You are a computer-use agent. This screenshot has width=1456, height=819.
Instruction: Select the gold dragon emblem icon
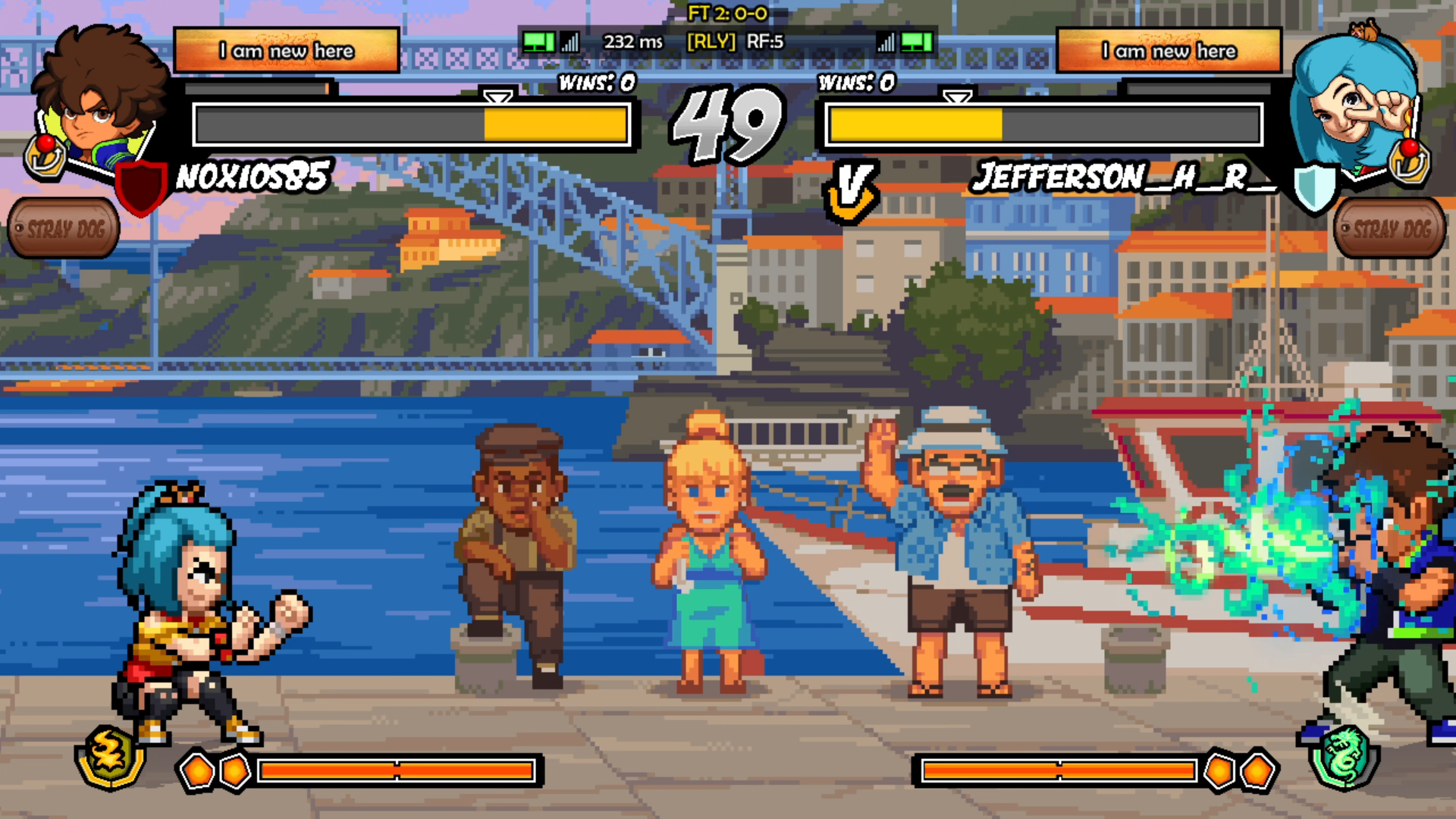tap(110, 756)
